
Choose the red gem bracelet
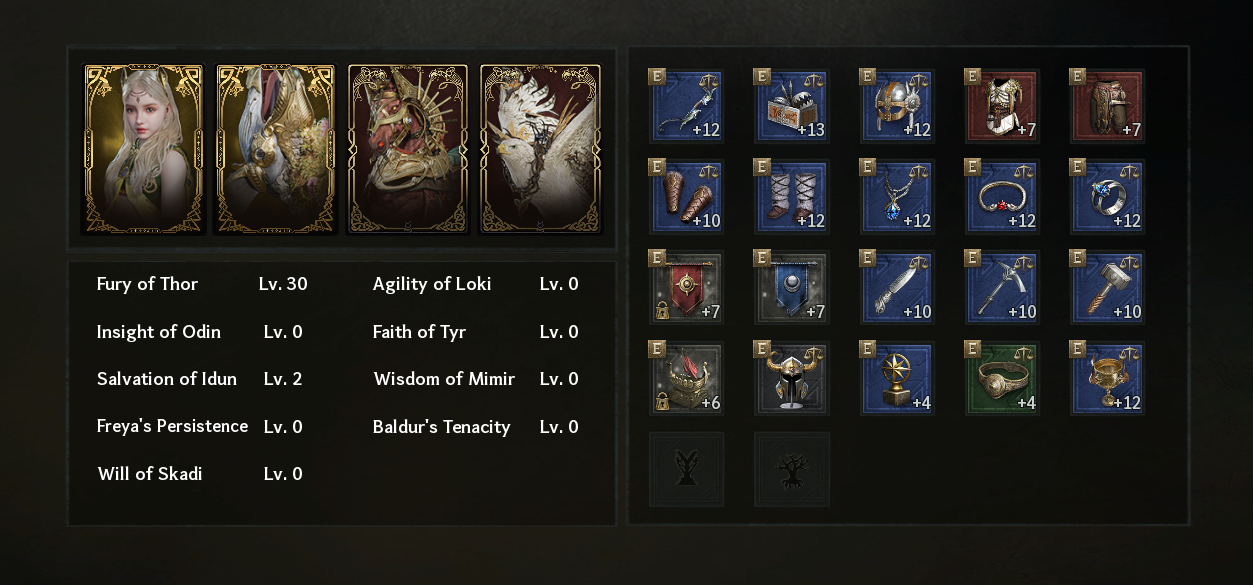(1002, 197)
